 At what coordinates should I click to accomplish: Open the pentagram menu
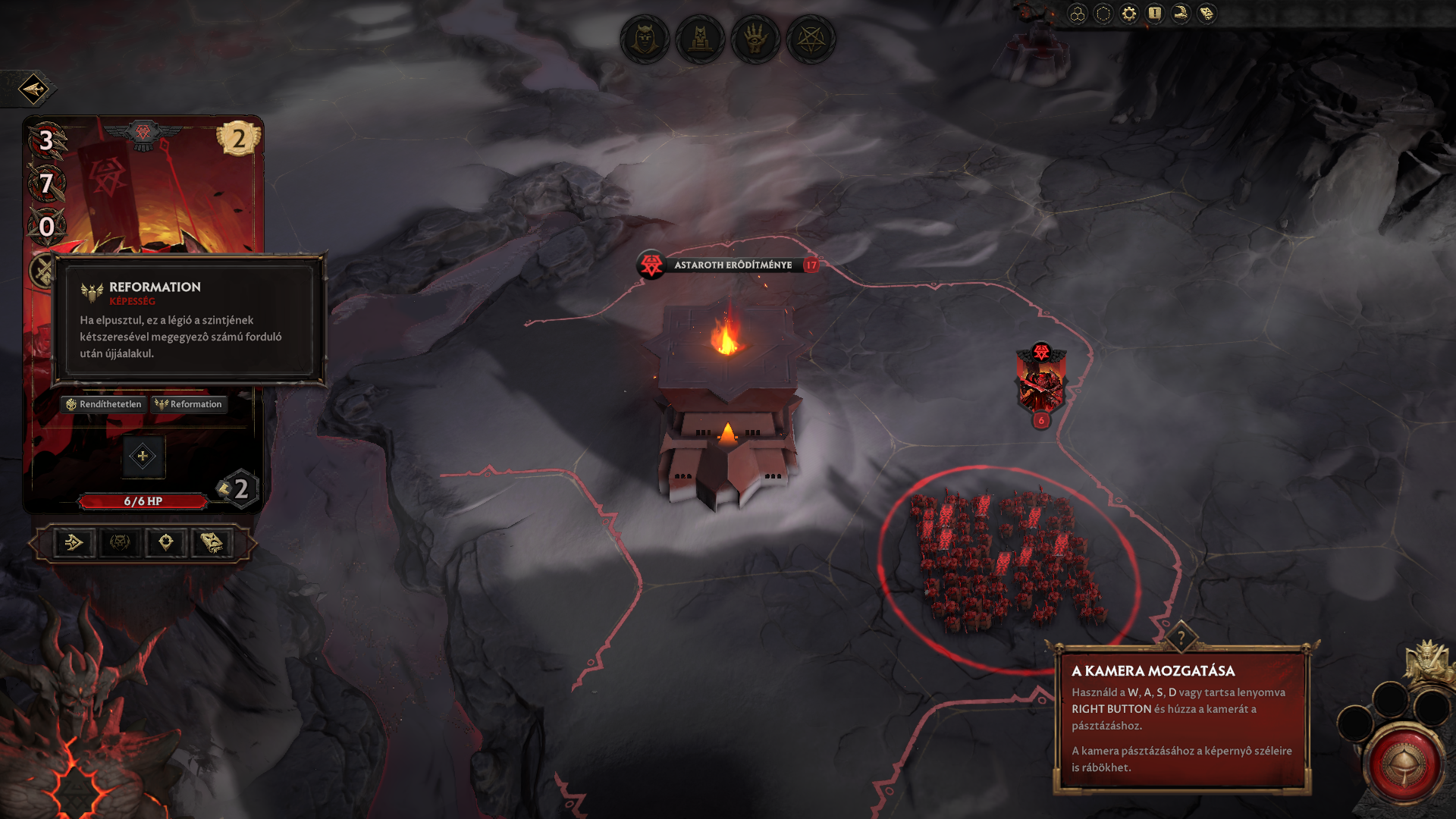(811, 39)
